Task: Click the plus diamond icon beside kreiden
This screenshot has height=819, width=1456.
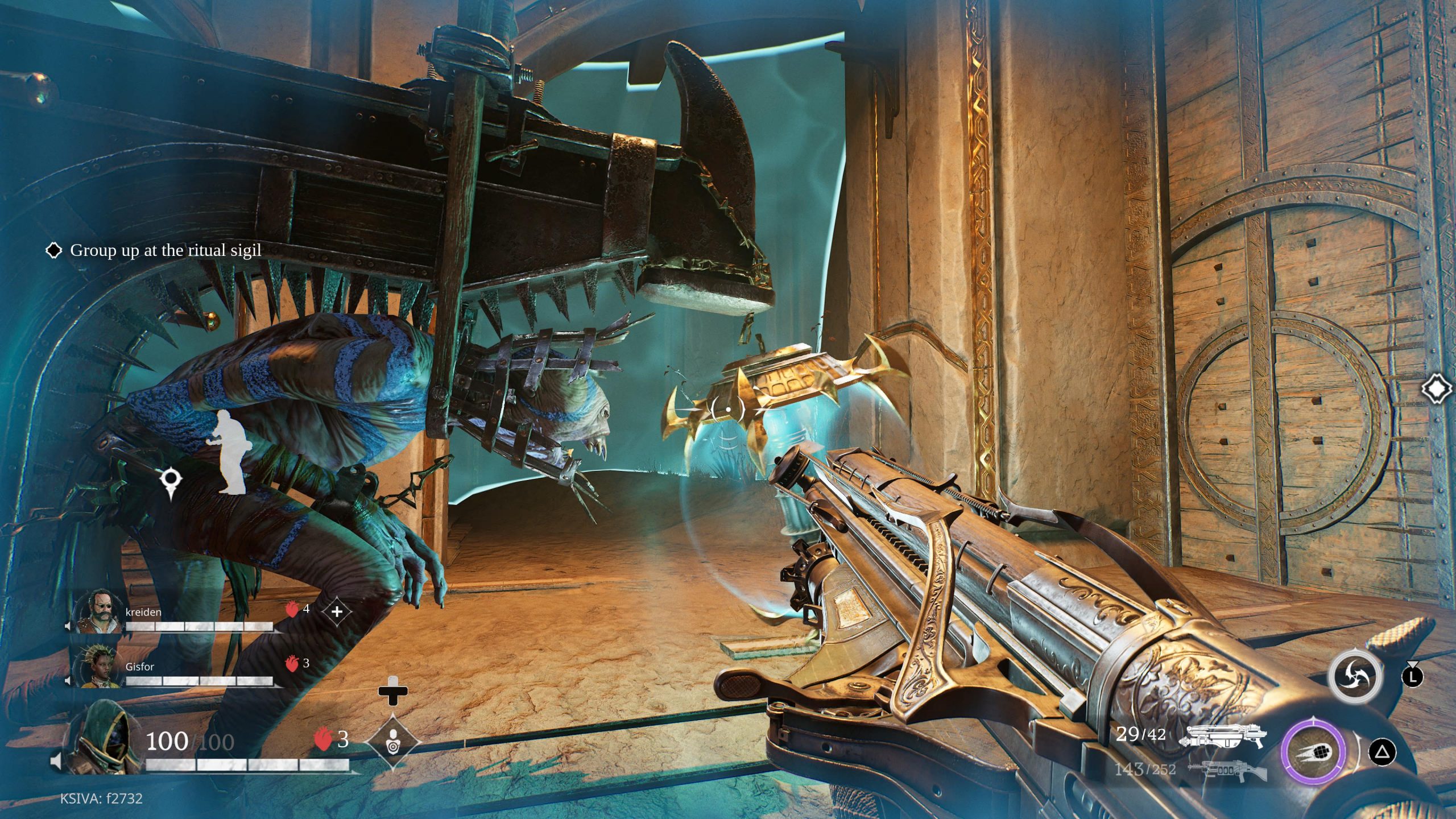Action: tap(337, 611)
